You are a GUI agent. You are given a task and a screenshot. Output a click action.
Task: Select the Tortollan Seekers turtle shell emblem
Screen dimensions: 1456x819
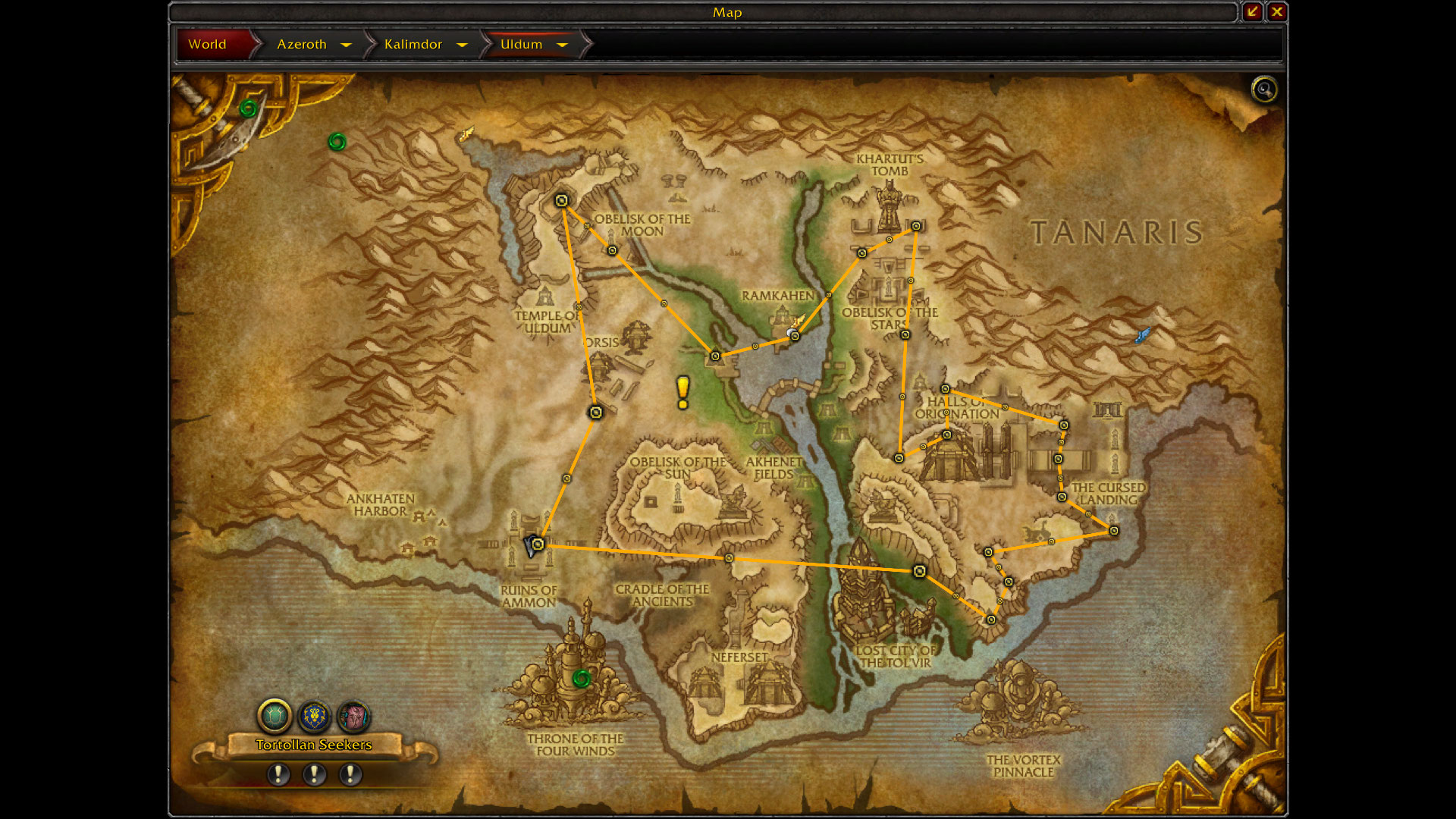point(275,715)
